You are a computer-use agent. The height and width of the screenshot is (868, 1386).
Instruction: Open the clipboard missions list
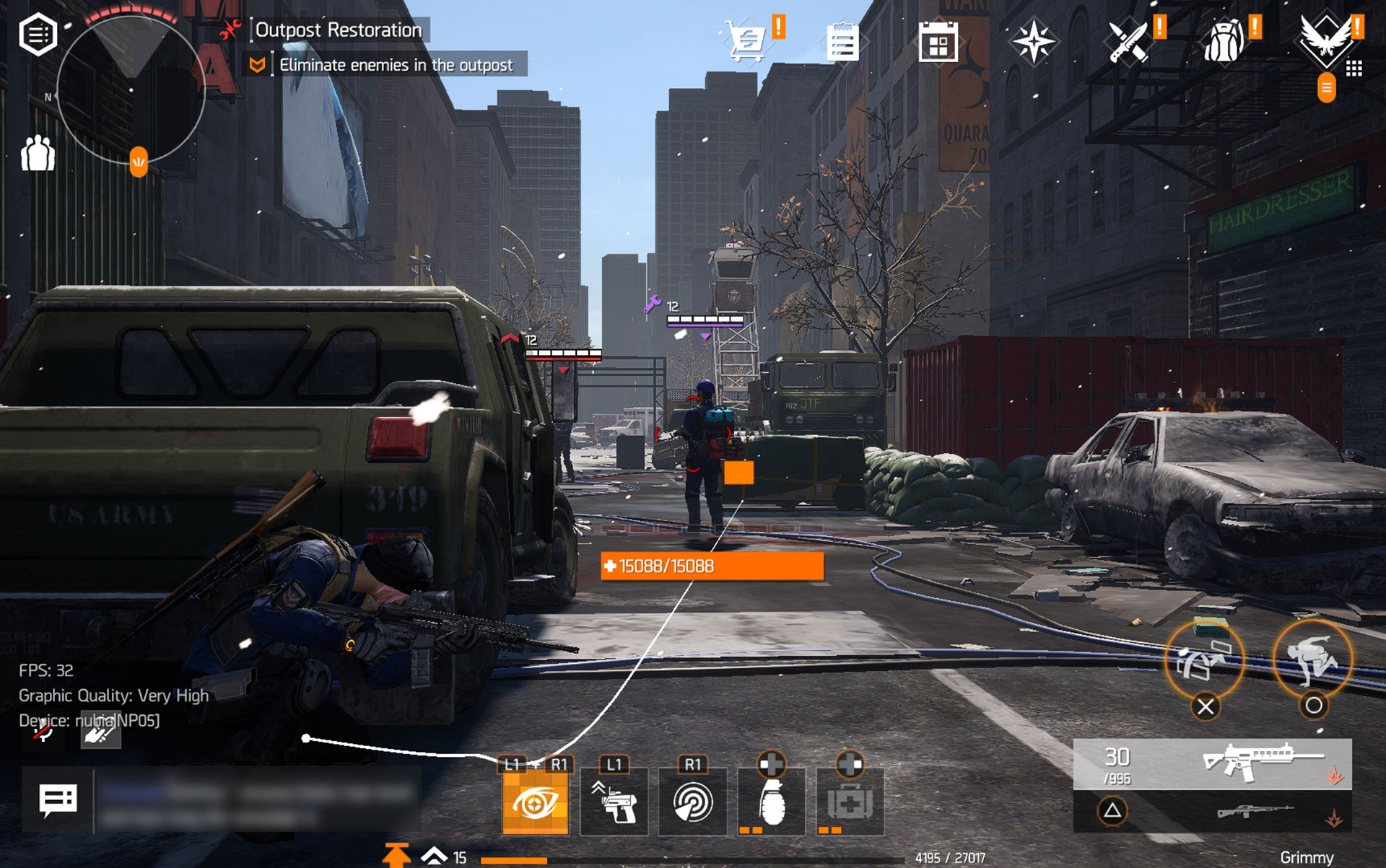pyautogui.click(x=842, y=42)
